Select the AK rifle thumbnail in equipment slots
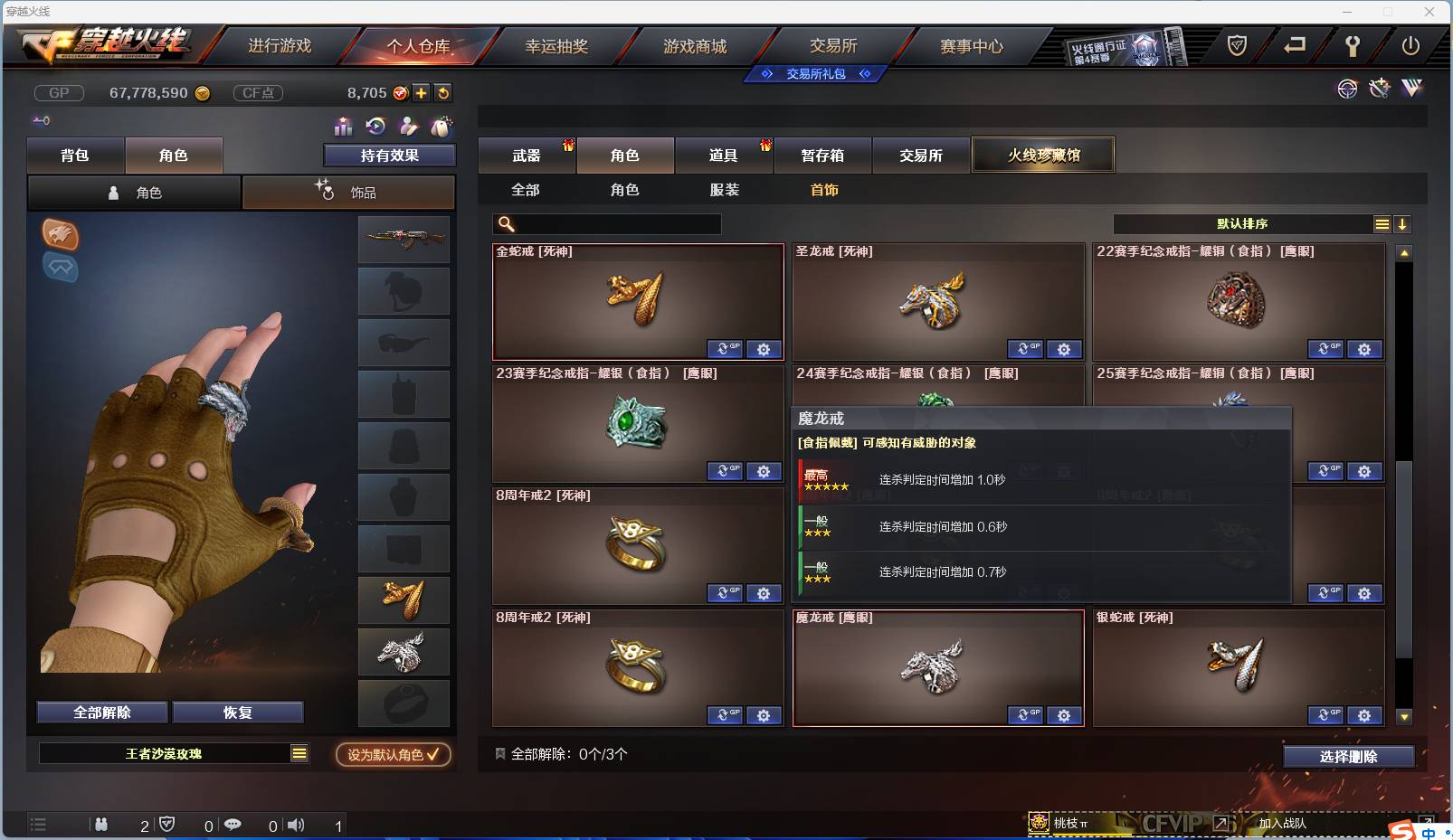Screen dimensions: 1453x840 click(404, 240)
